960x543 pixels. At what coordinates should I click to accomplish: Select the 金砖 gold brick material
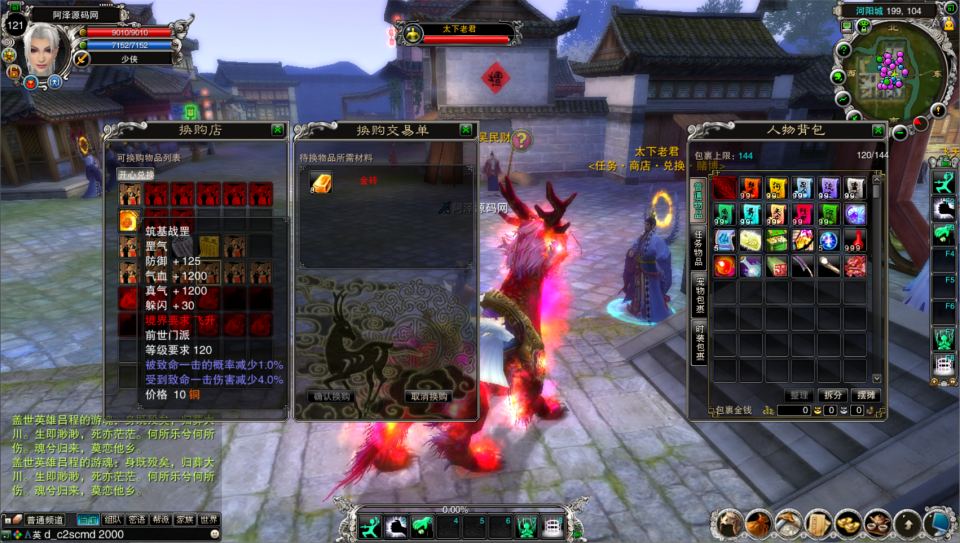coord(320,181)
